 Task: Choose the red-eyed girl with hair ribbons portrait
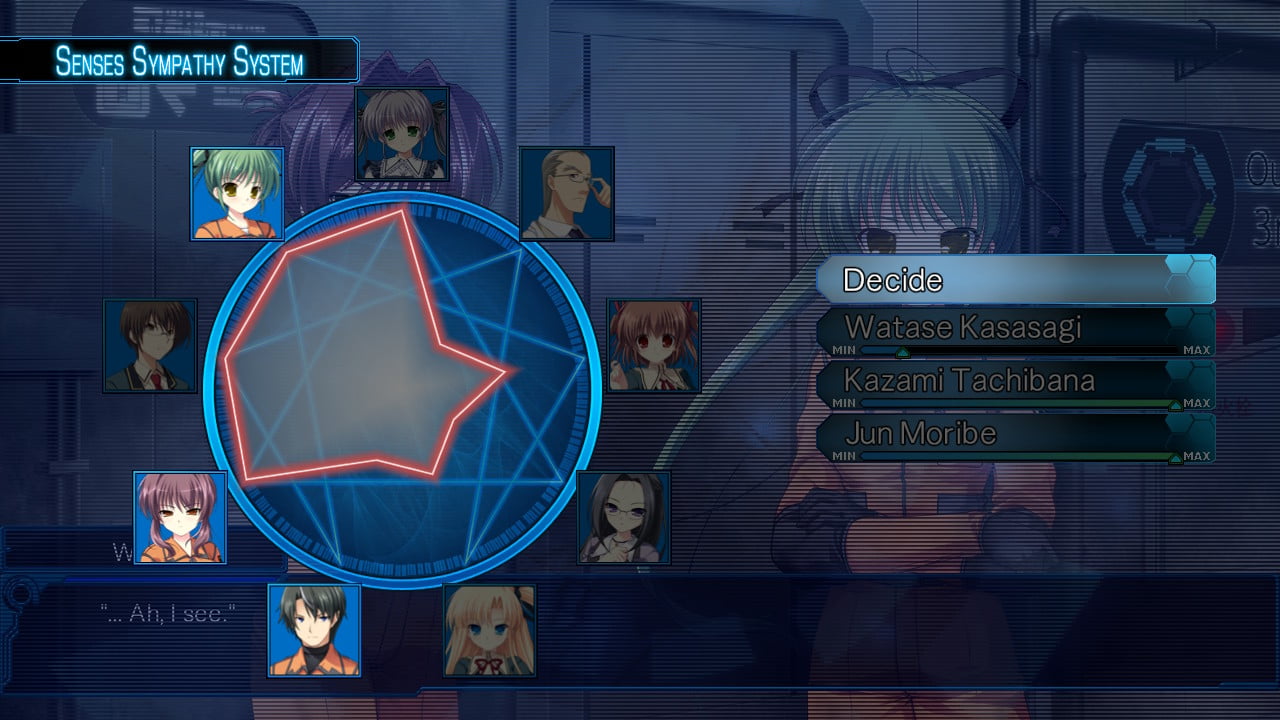pos(654,345)
